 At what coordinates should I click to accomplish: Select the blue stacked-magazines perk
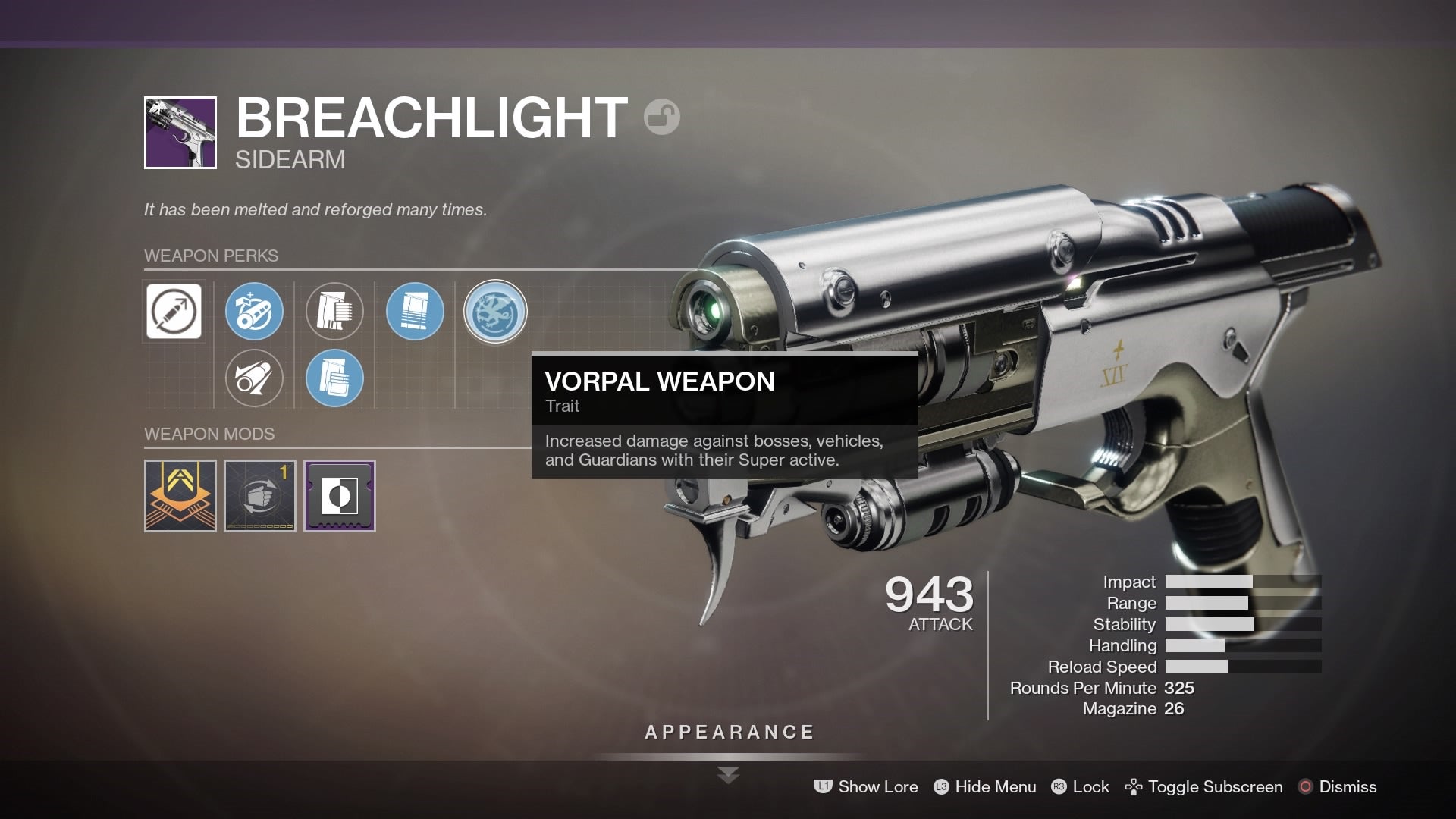[334, 378]
